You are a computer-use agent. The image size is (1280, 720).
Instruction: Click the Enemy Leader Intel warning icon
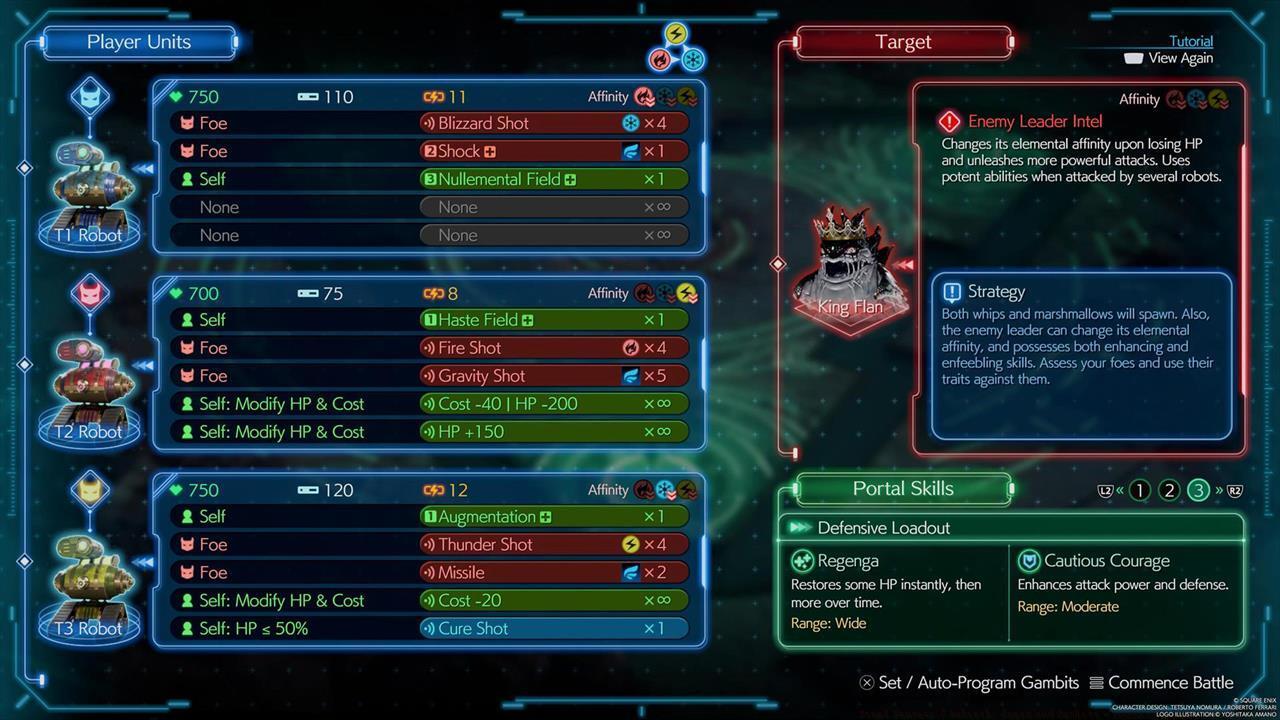(948, 121)
